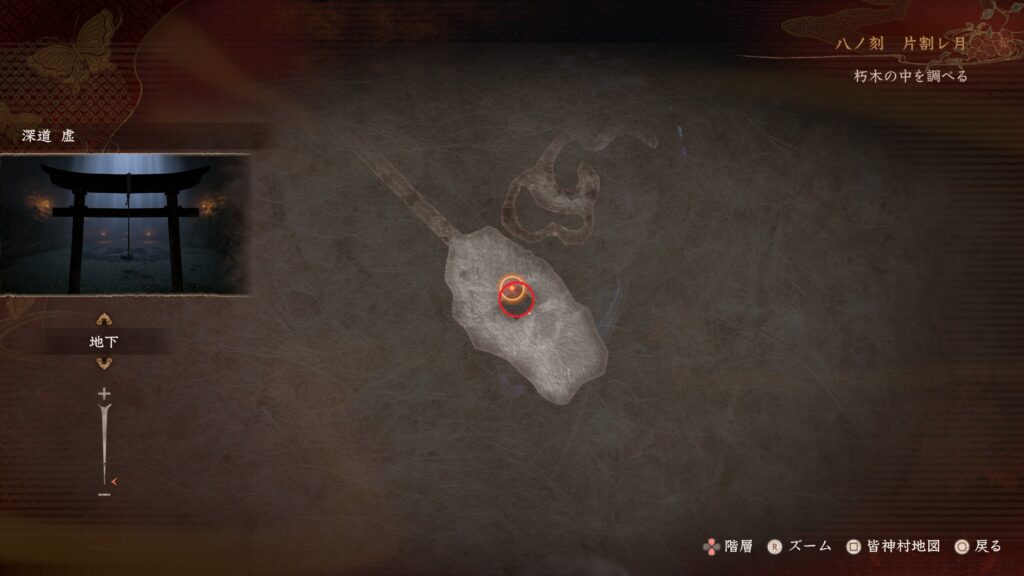Click the floor-down arrow below 地下
This screenshot has height=576, width=1024.
click(x=104, y=363)
